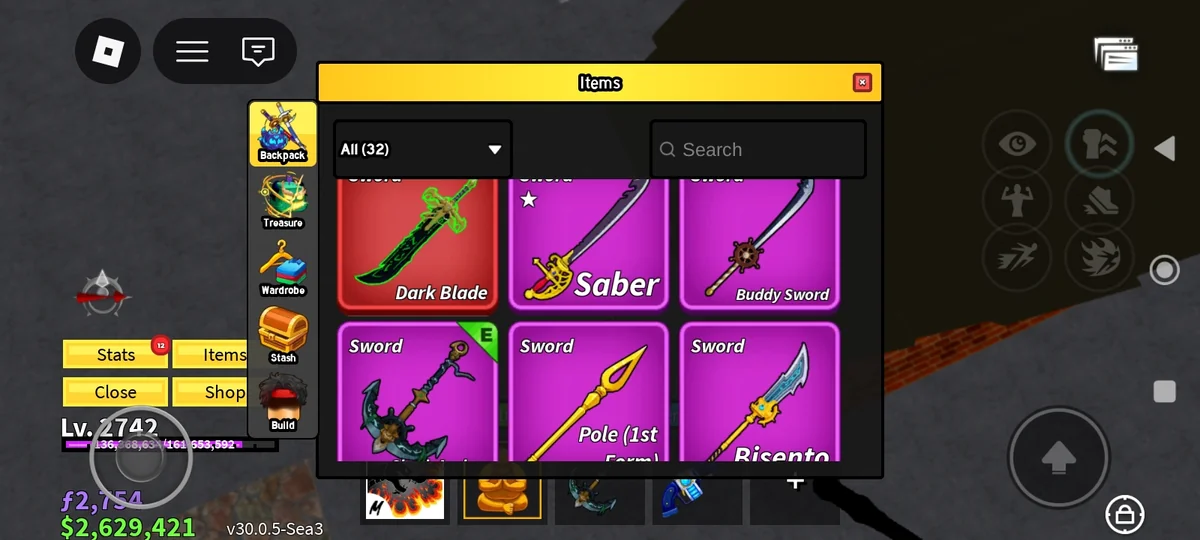This screenshot has width=1200, height=540.
Task: Close the Items window
Action: click(862, 83)
